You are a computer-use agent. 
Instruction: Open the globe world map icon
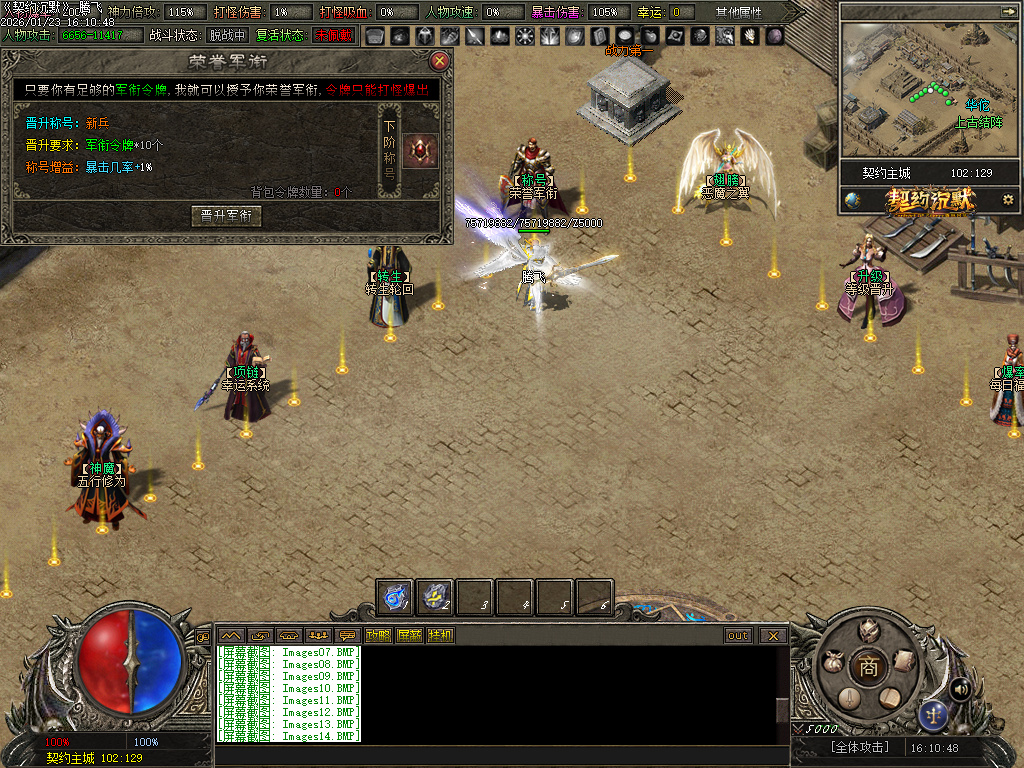[852, 199]
